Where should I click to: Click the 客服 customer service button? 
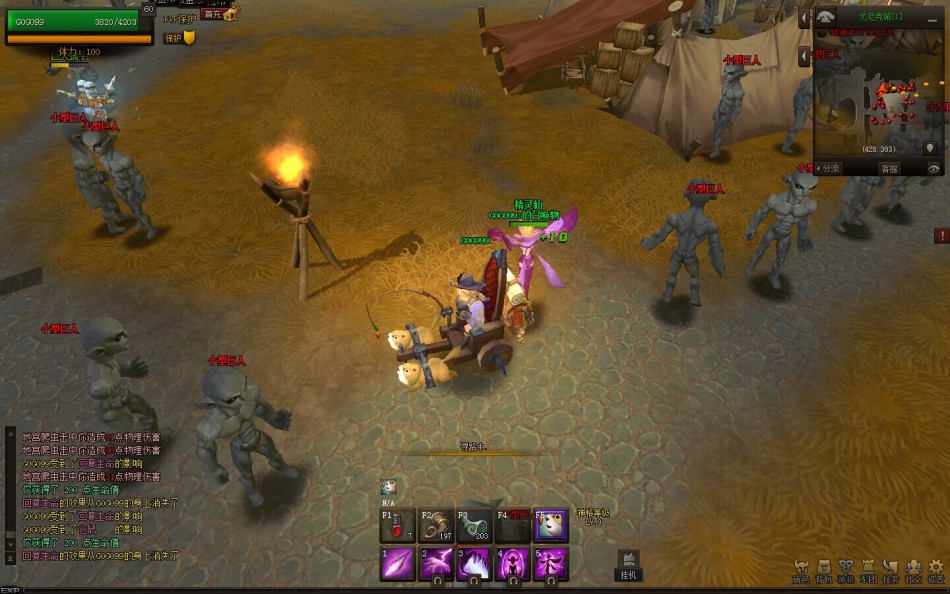coord(889,169)
